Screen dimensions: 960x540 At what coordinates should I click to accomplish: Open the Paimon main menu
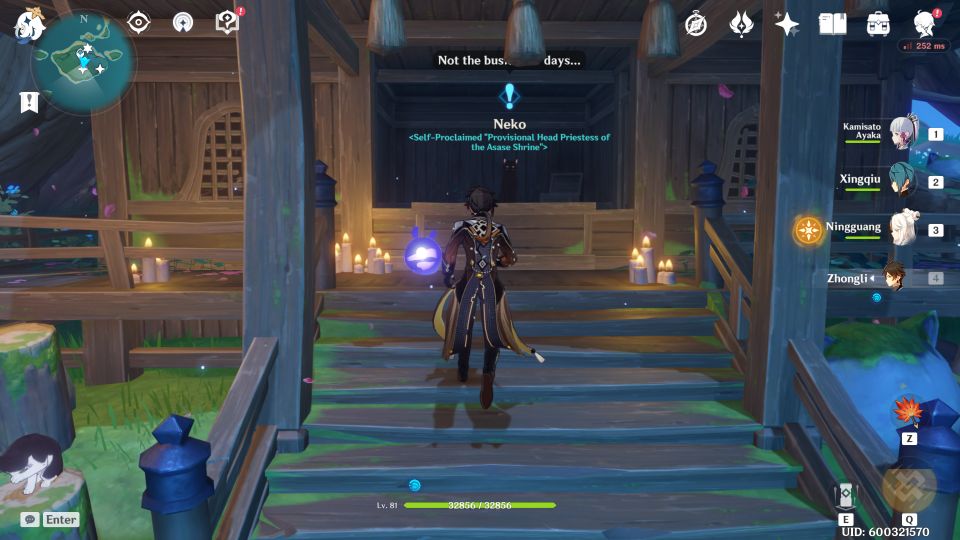click(26, 23)
